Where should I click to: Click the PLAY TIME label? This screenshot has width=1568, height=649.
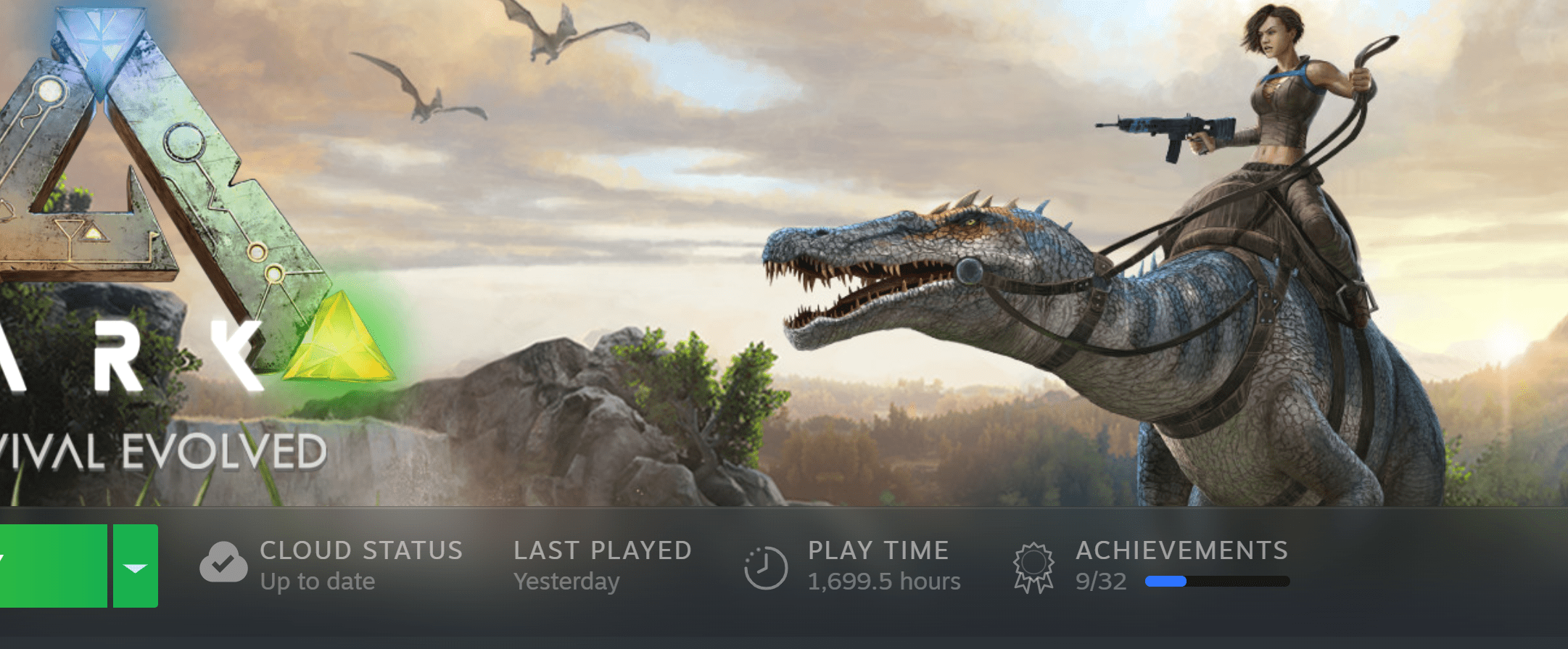tap(878, 550)
